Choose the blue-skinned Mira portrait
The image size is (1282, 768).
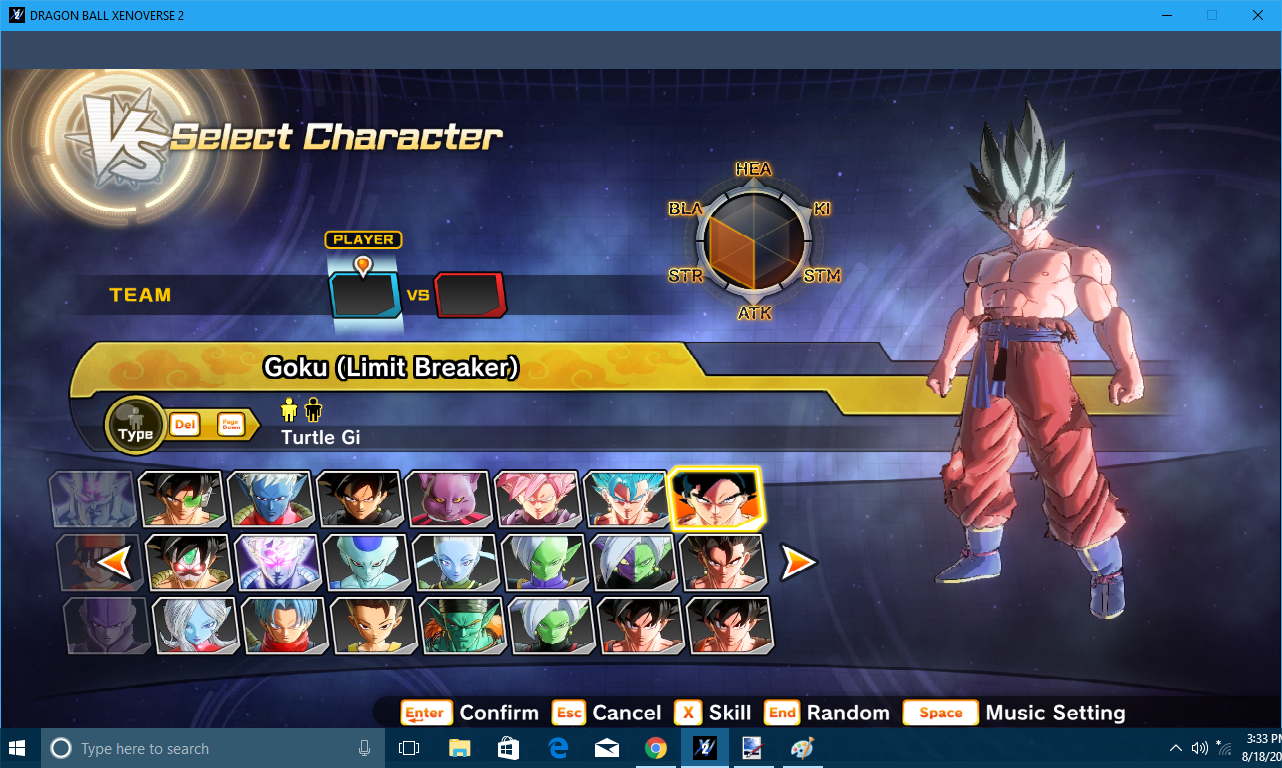[x=270, y=498]
